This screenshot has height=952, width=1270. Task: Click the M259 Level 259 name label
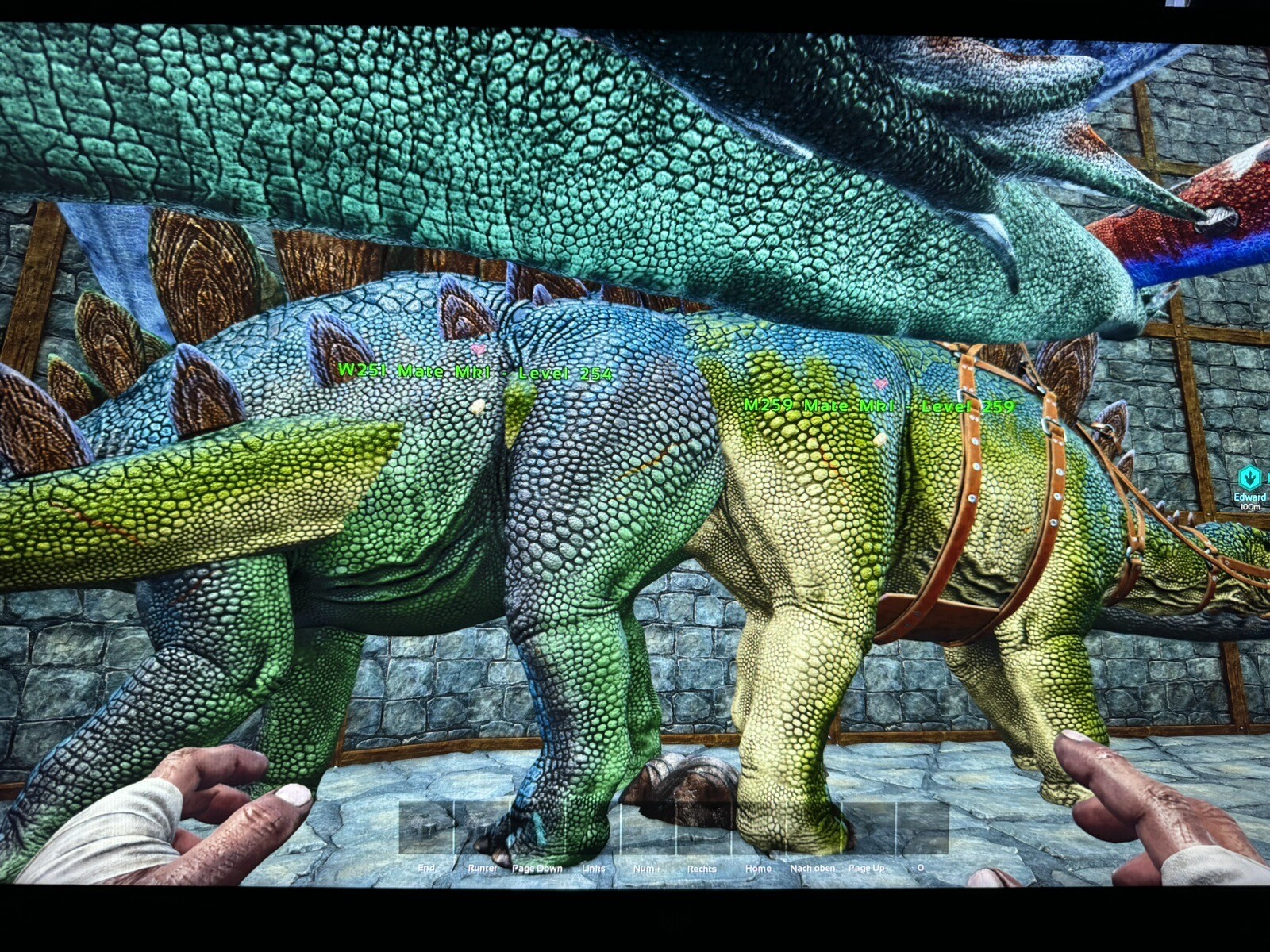click(x=879, y=405)
